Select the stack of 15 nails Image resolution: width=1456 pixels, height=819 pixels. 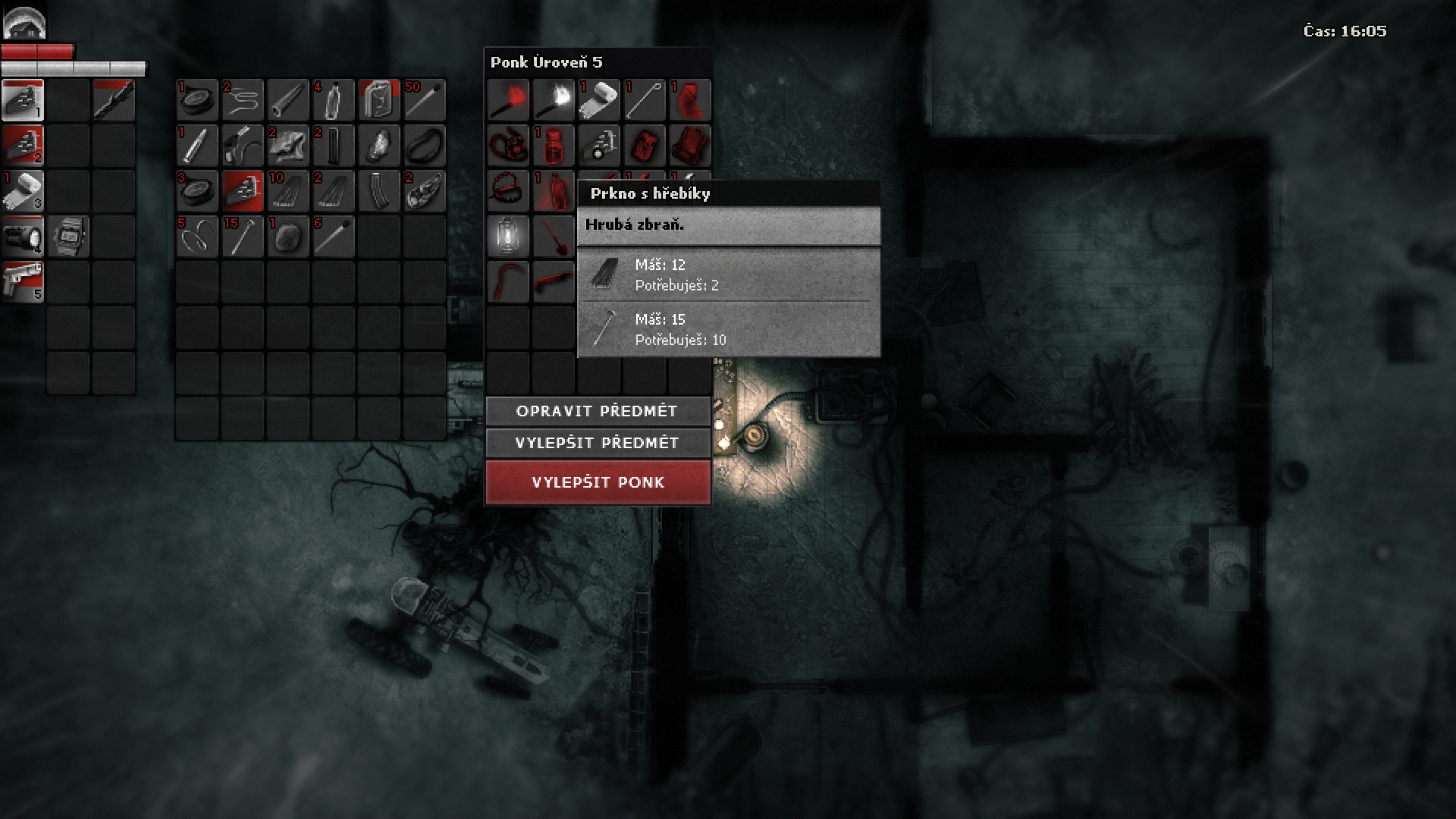click(243, 237)
